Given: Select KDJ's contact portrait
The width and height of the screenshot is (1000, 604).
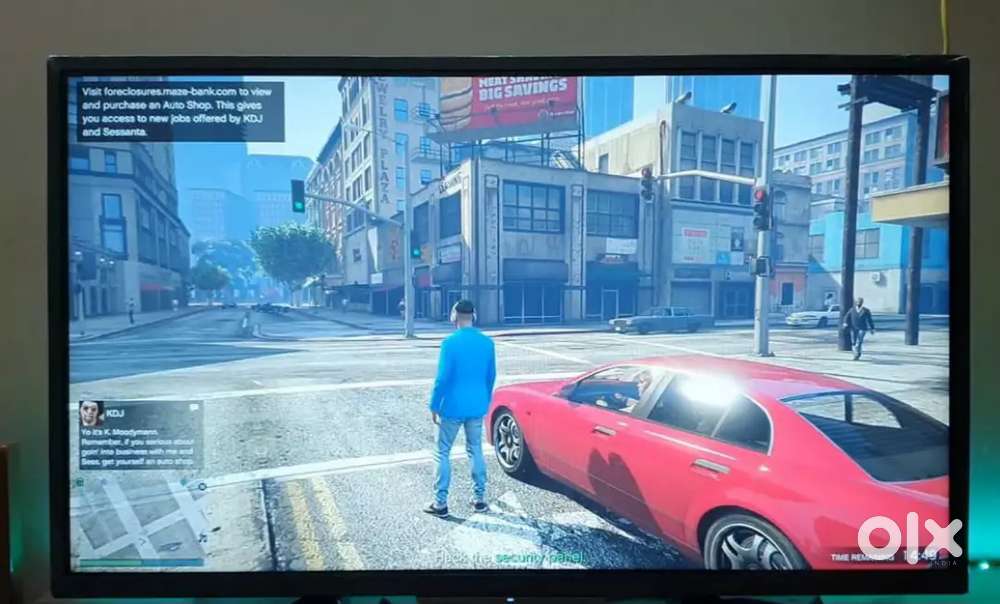Looking at the screenshot, I should pyautogui.click(x=91, y=413).
